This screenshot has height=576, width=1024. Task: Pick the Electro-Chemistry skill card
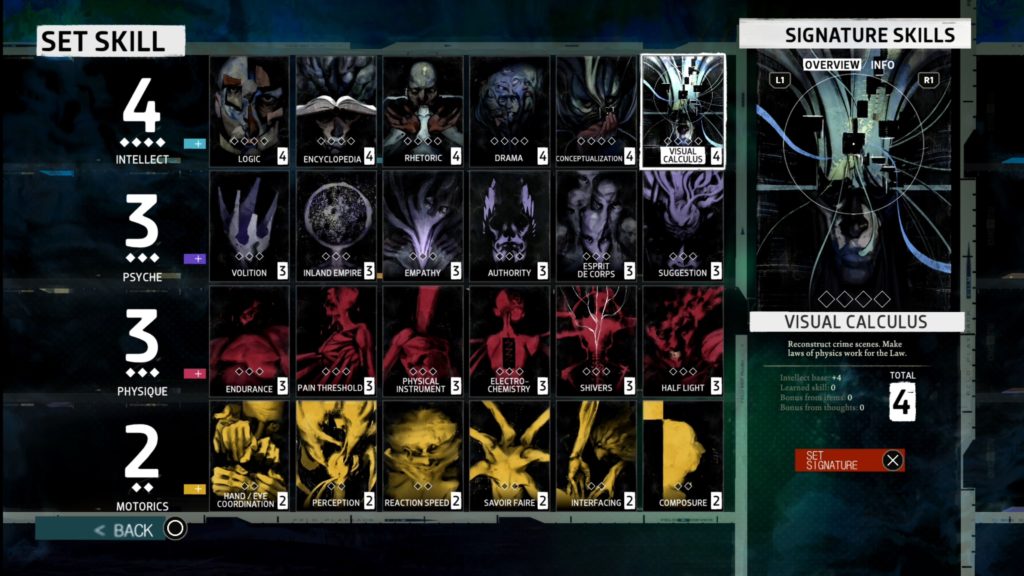[x=509, y=341]
